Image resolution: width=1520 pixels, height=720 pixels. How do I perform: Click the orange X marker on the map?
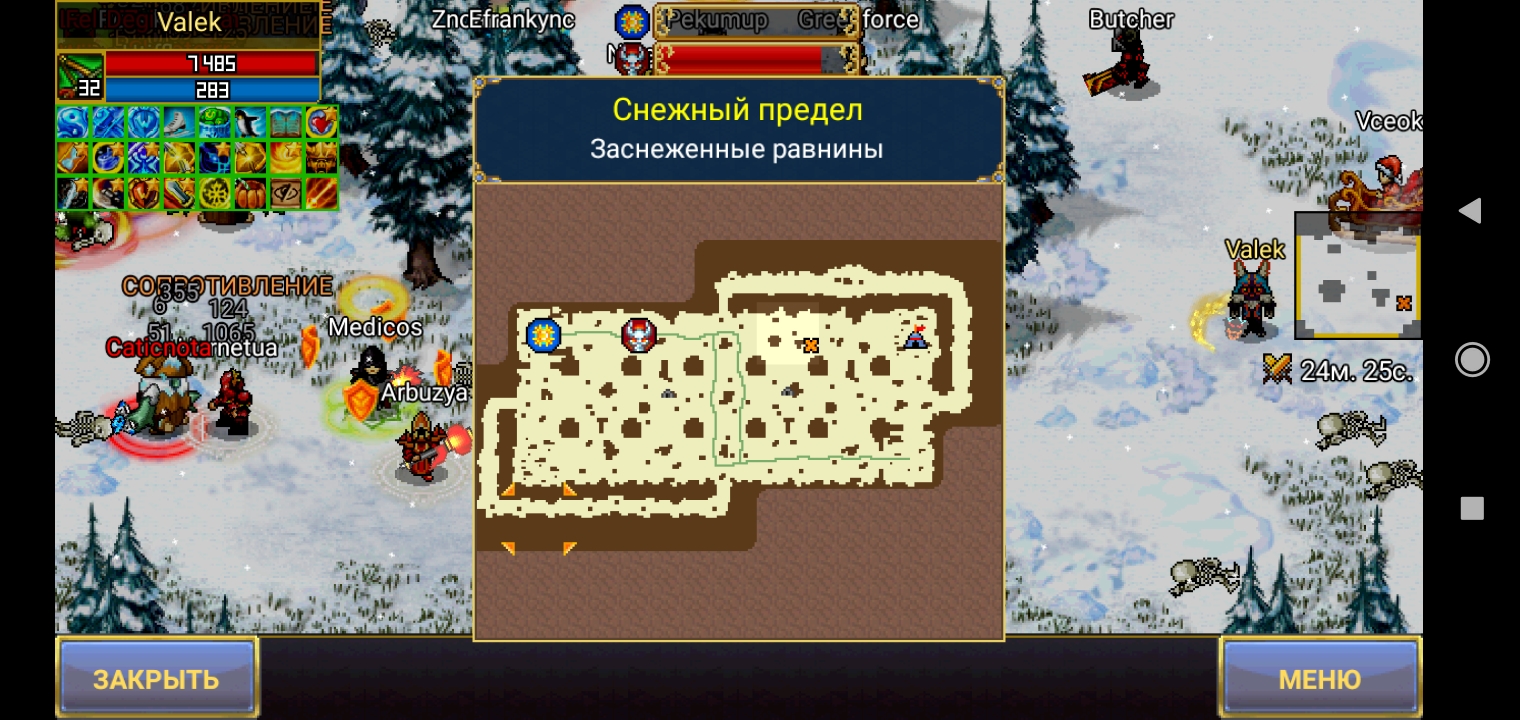(x=811, y=346)
